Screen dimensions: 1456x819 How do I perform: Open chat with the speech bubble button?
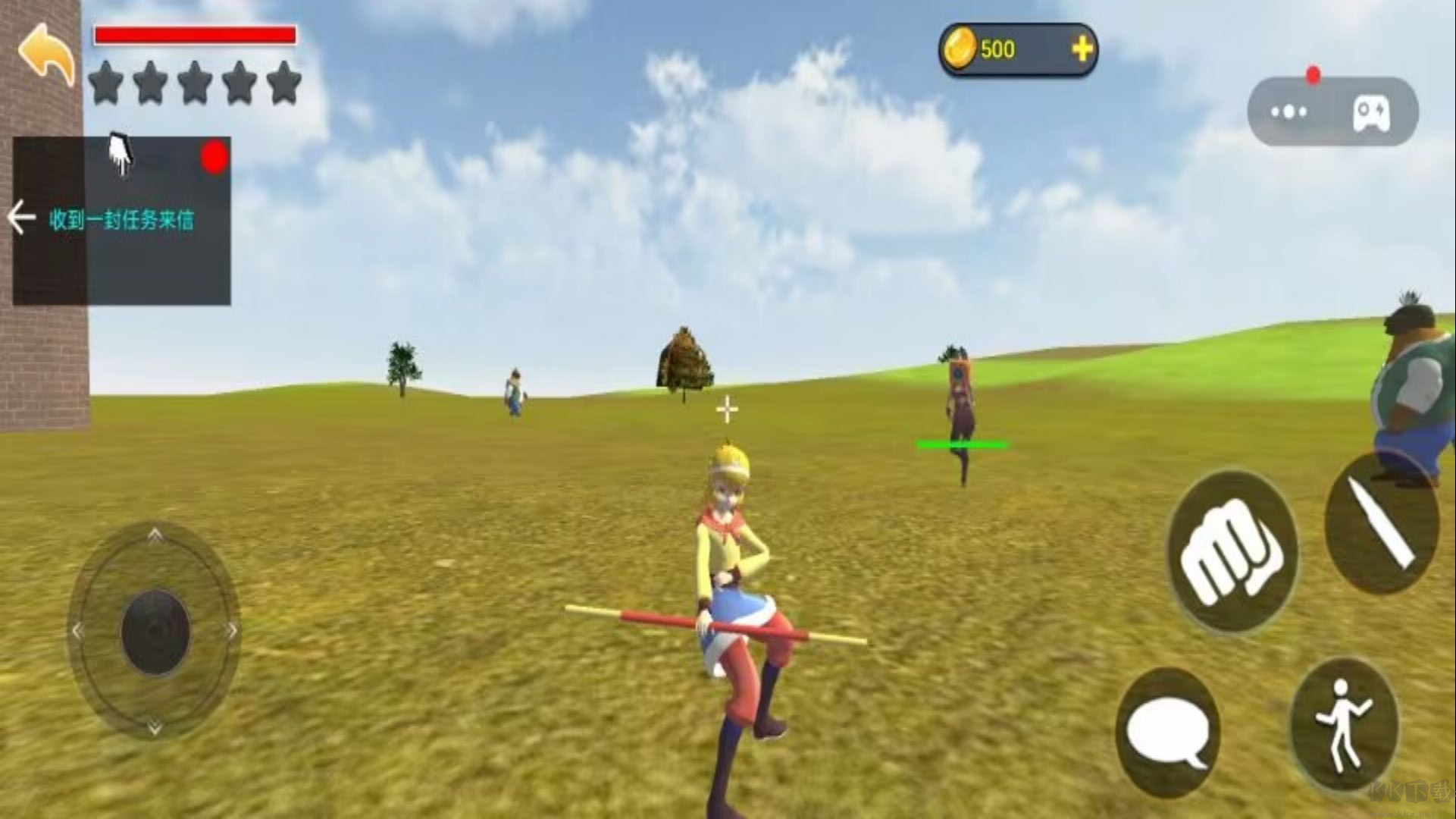pyautogui.click(x=1167, y=732)
